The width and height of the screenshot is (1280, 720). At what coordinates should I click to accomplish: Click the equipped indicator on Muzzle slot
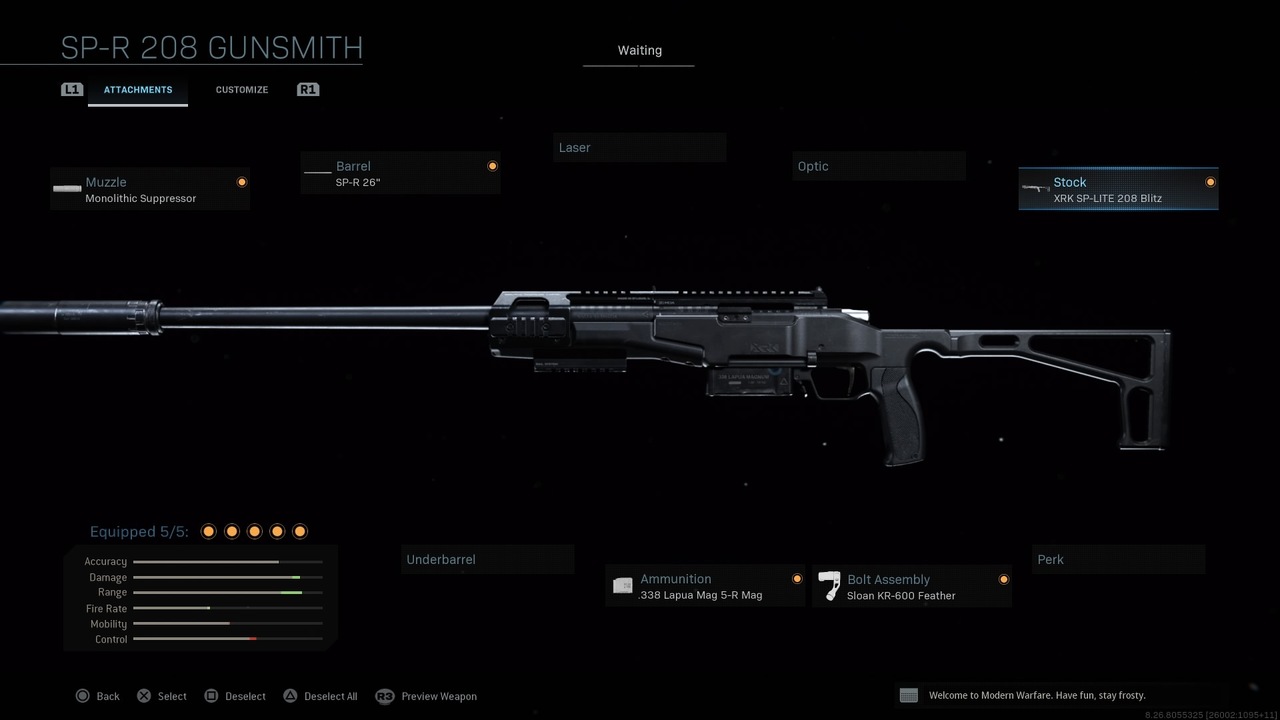[x=242, y=182]
